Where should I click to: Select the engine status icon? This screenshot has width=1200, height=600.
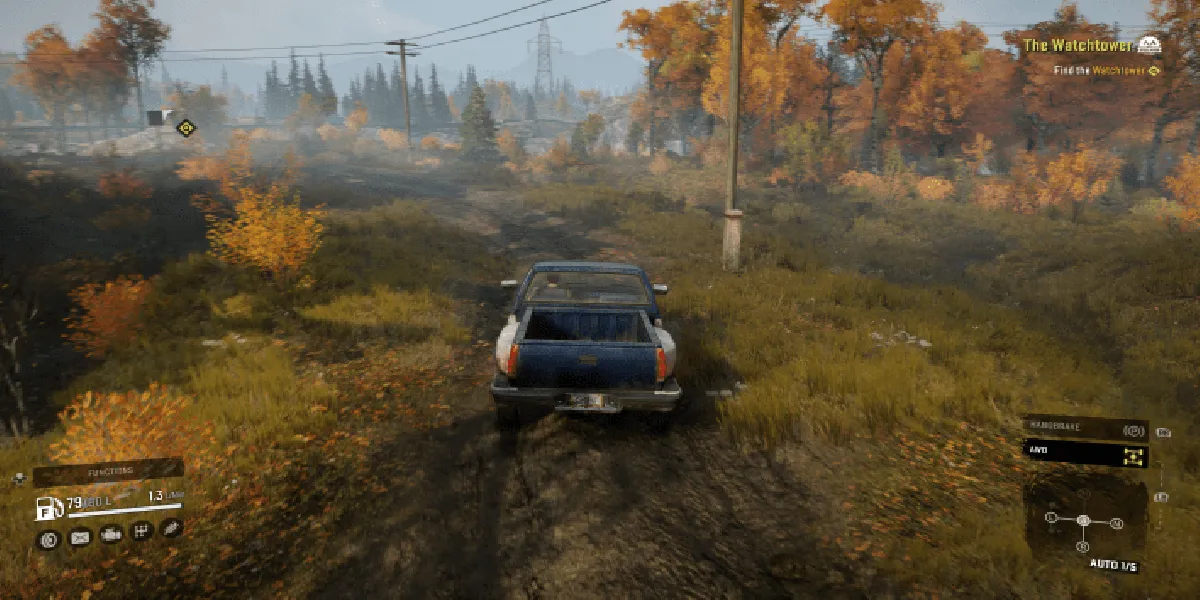[112, 537]
